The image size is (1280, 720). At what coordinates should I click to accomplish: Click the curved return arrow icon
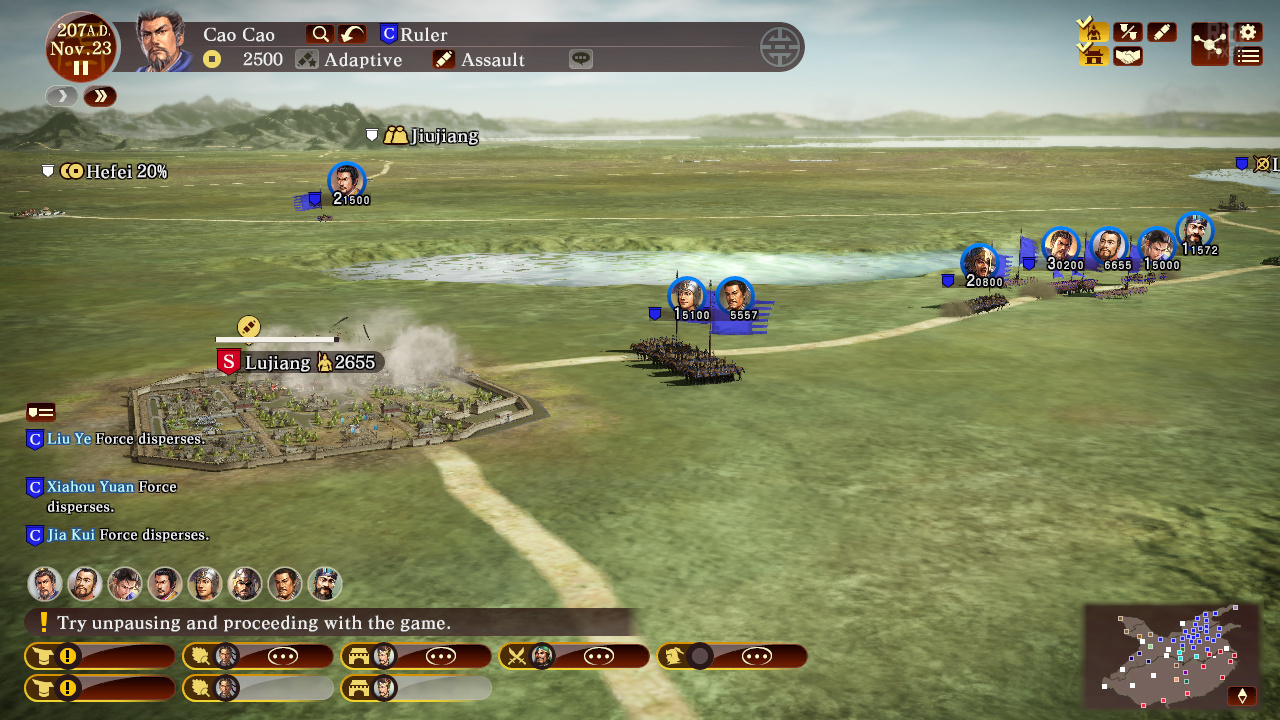(x=352, y=34)
